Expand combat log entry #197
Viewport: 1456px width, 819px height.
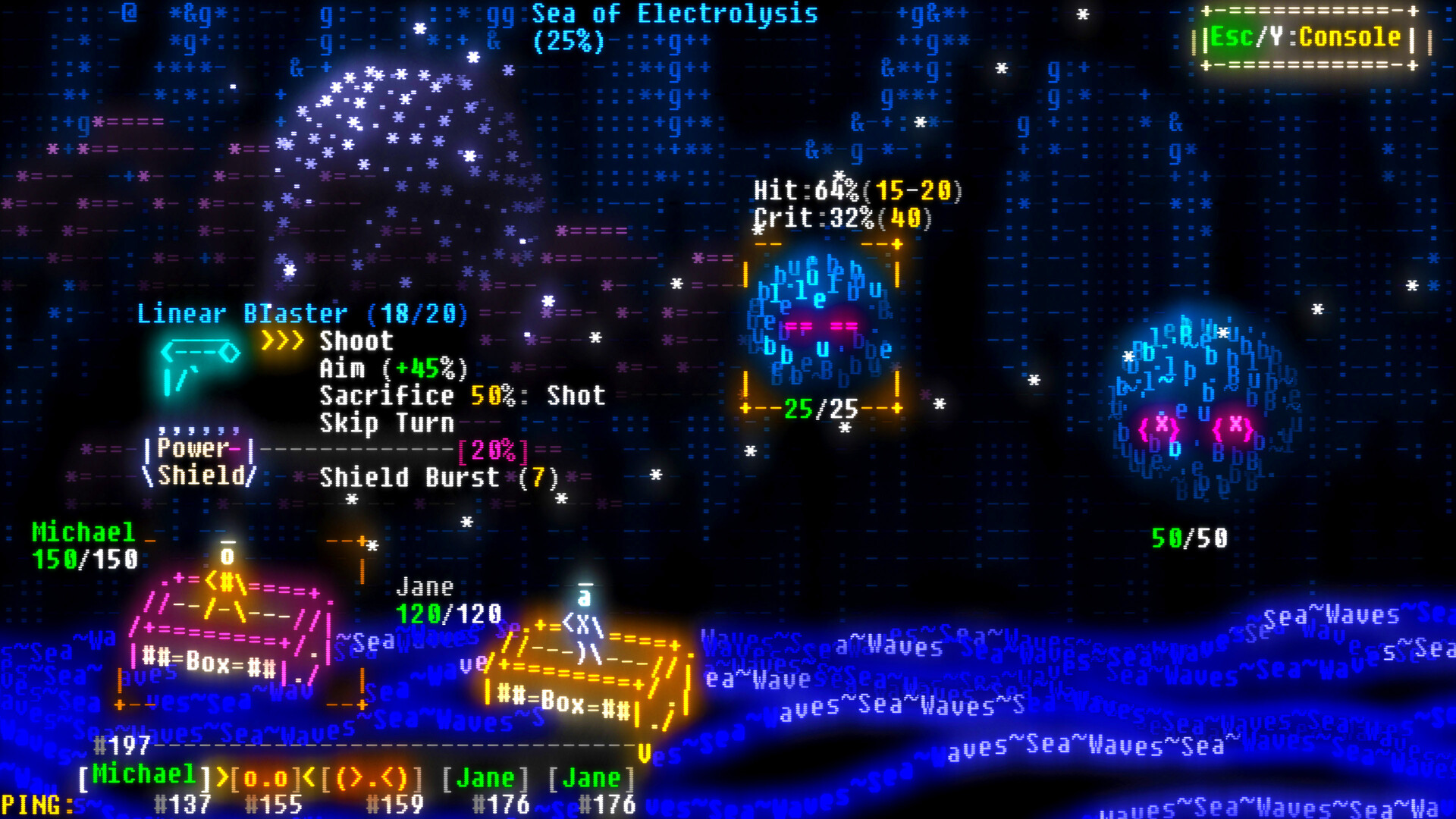[121, 745]
